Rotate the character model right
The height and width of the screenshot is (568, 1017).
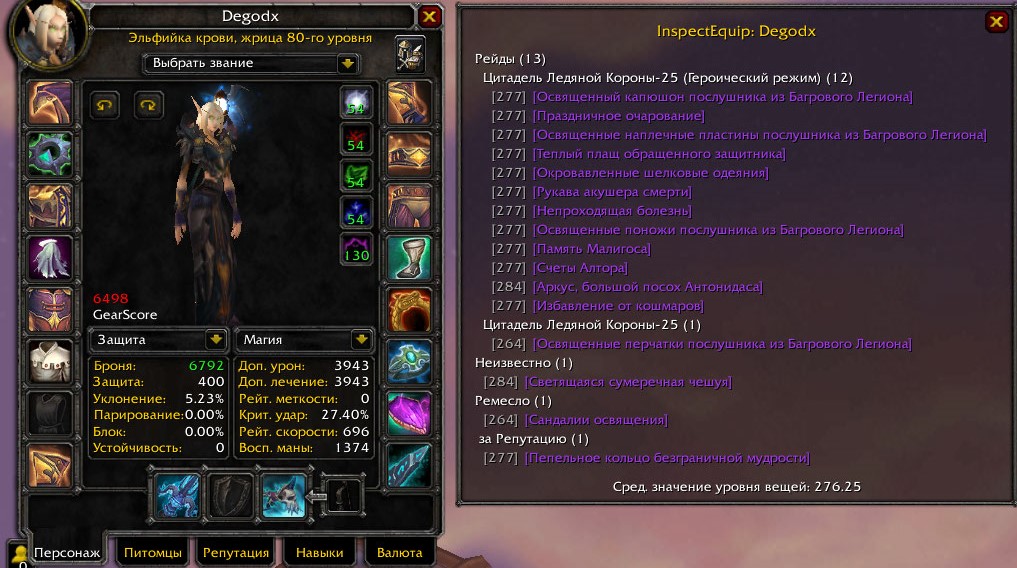coord(147,103)
